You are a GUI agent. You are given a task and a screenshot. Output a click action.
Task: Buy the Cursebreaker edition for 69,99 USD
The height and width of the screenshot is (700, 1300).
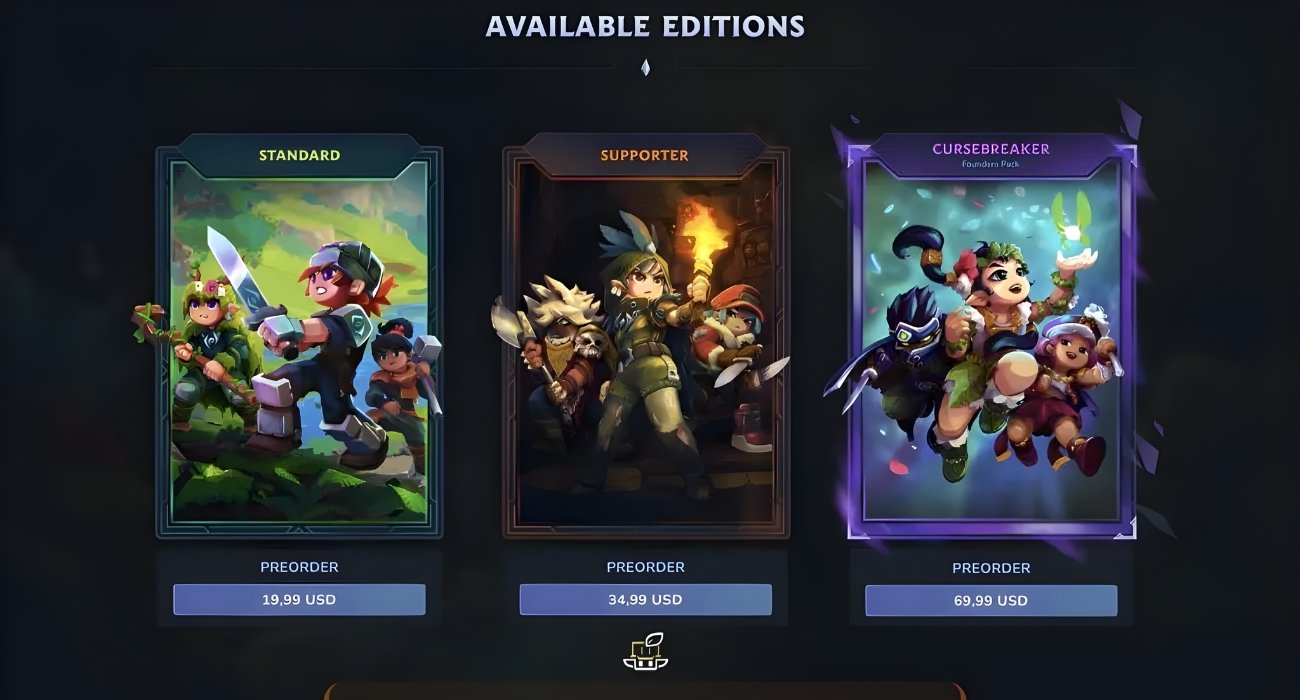pyautogui.click(x=991, y=601)
